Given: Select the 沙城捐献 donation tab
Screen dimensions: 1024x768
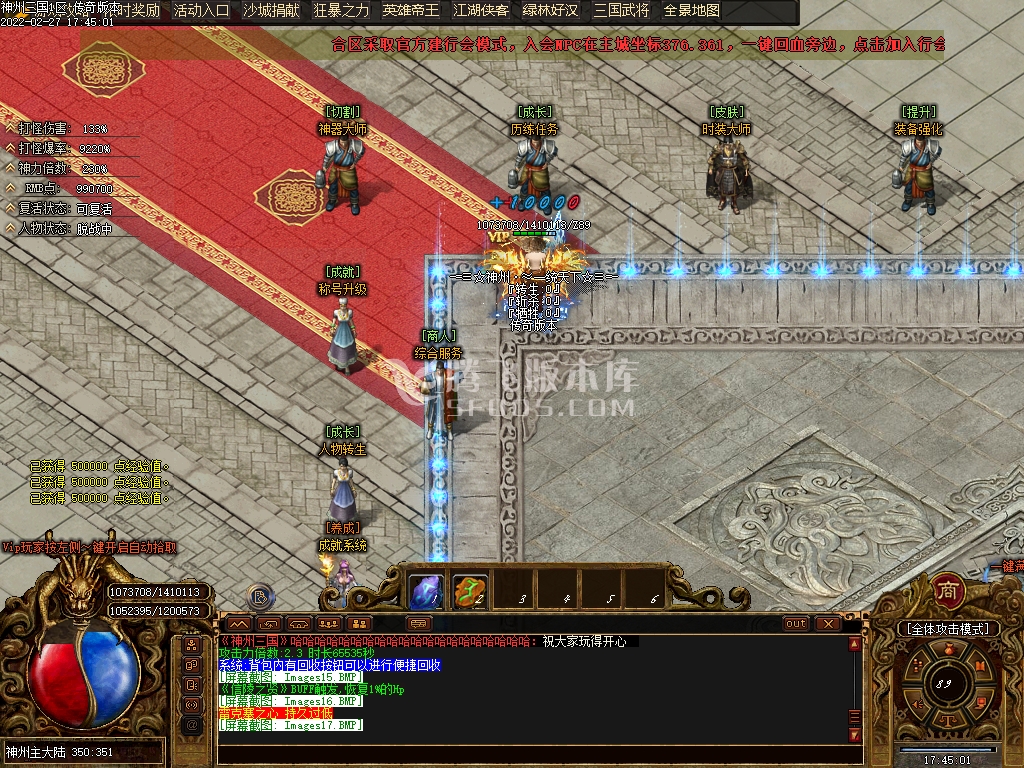Looking at the screenshot, I should tap(271, 11).
